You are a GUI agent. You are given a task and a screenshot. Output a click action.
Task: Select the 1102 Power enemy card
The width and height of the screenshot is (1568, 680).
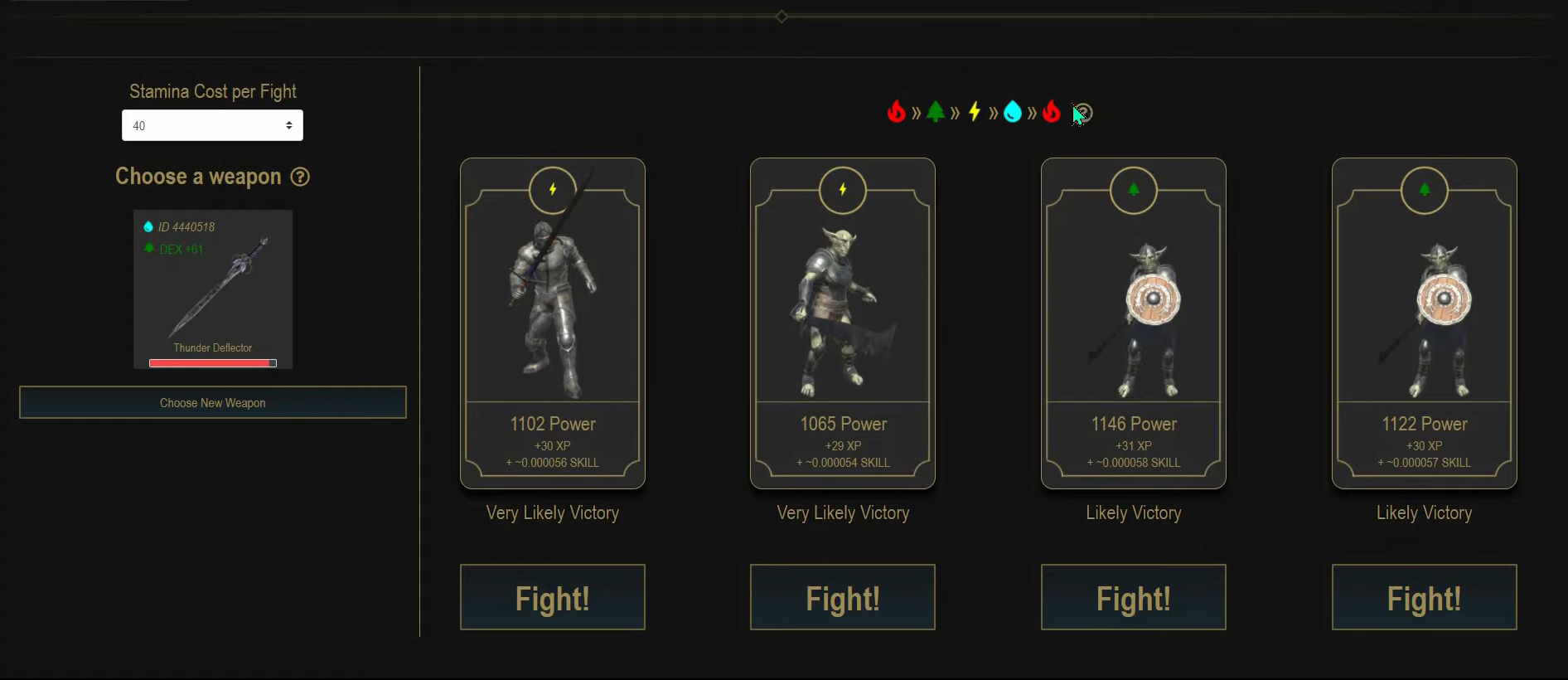552,323
